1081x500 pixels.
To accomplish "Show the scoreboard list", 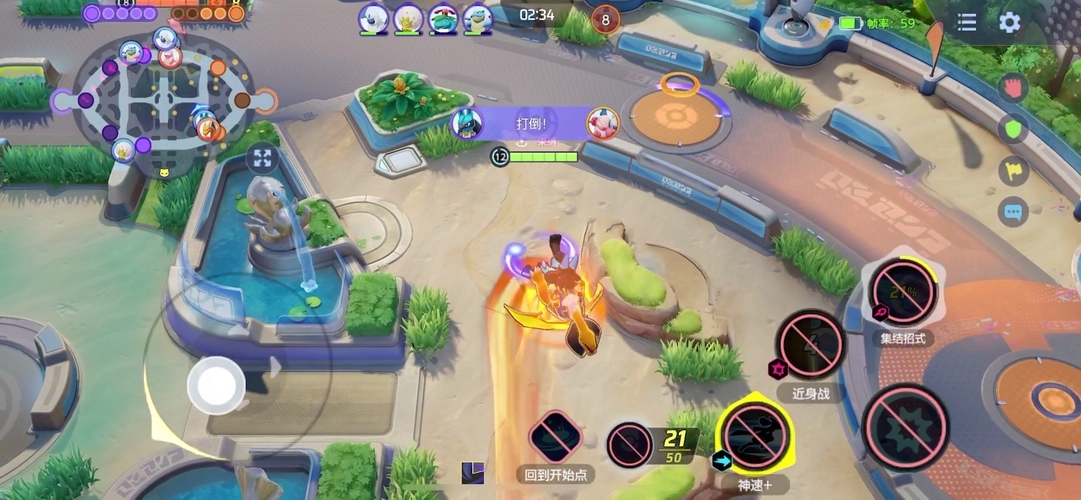I will tap(967, 22).
